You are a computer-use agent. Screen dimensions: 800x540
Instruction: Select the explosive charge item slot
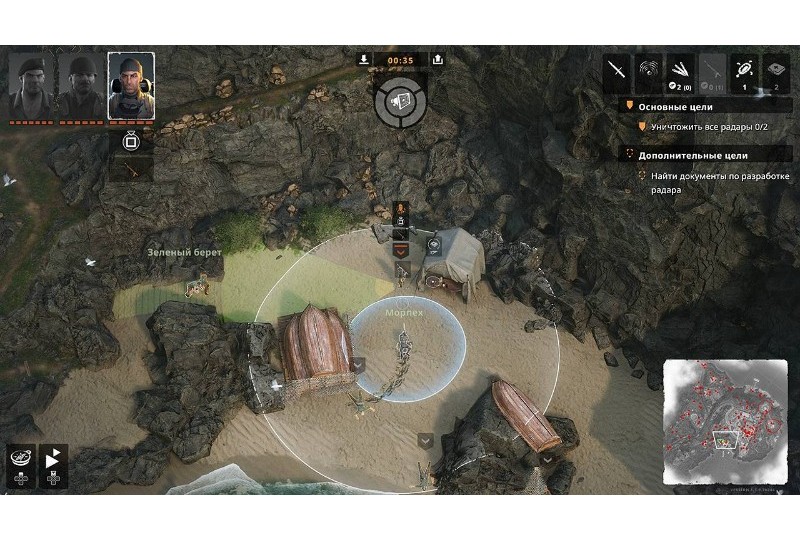point(777,70)
